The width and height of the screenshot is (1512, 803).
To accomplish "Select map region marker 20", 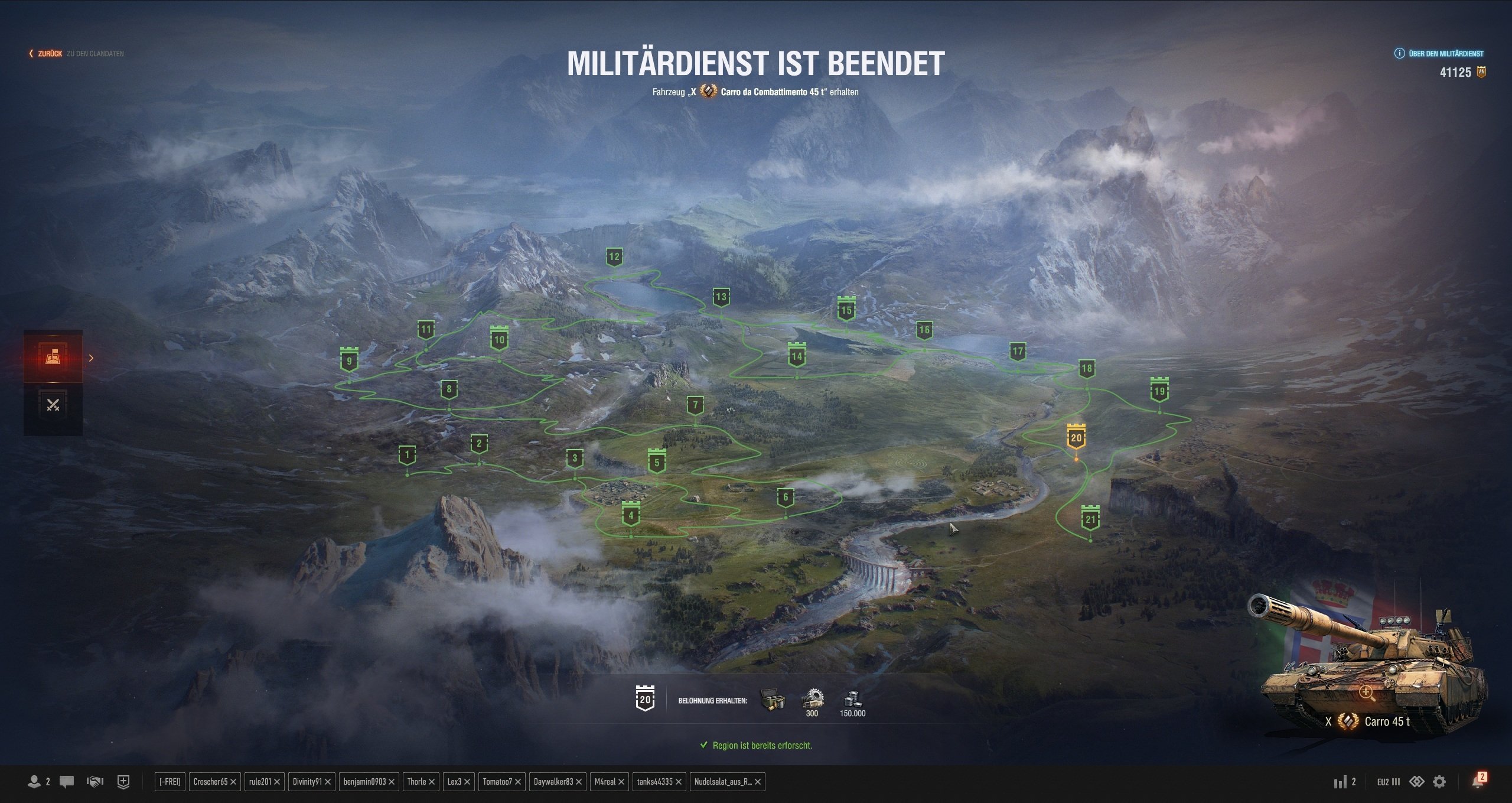I will tap(1076, 438).
